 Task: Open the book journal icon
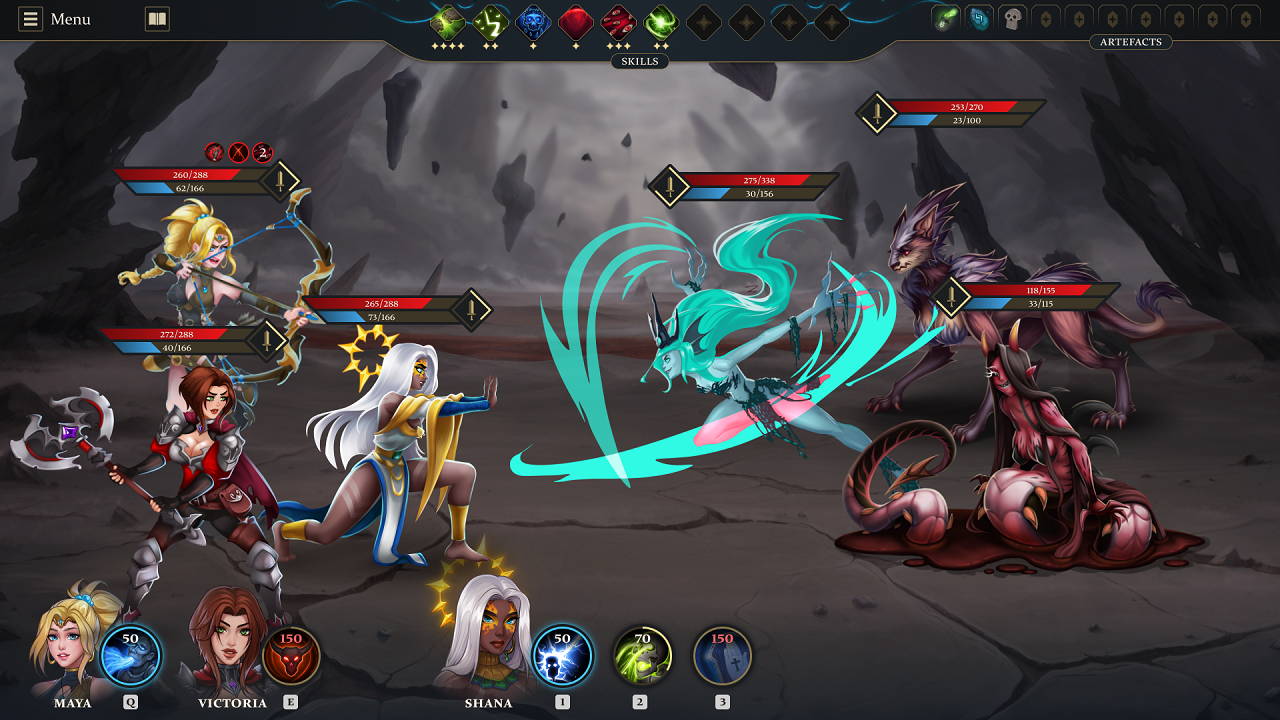coord(157,19)
